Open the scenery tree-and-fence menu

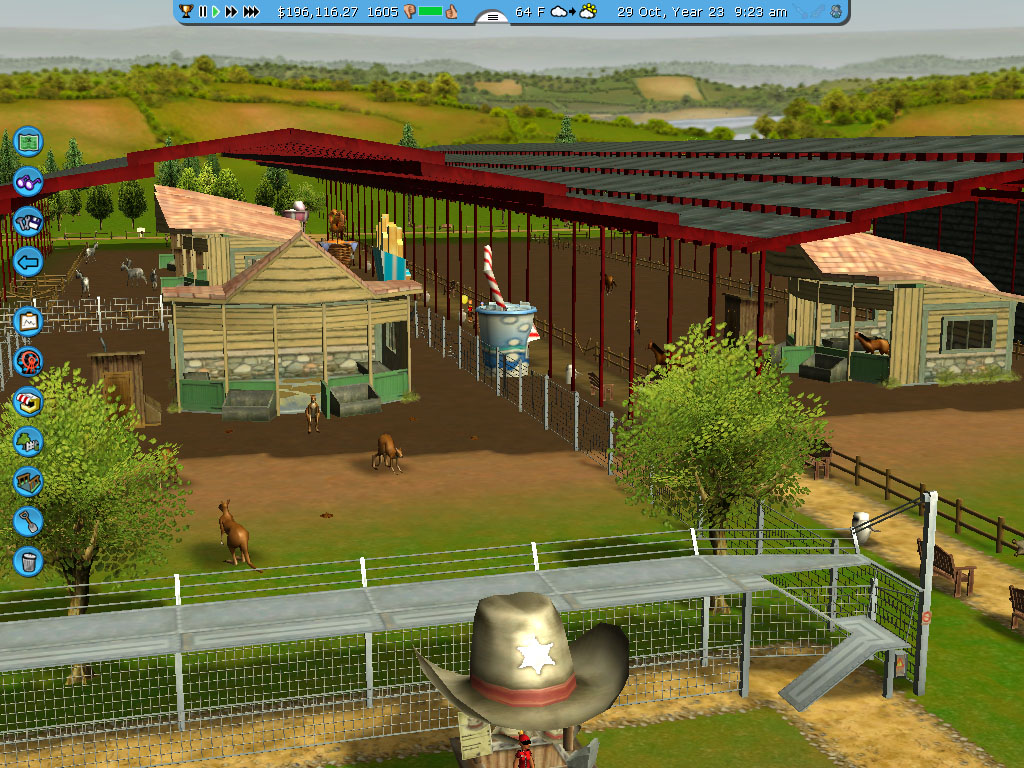[x=28, y=441]
